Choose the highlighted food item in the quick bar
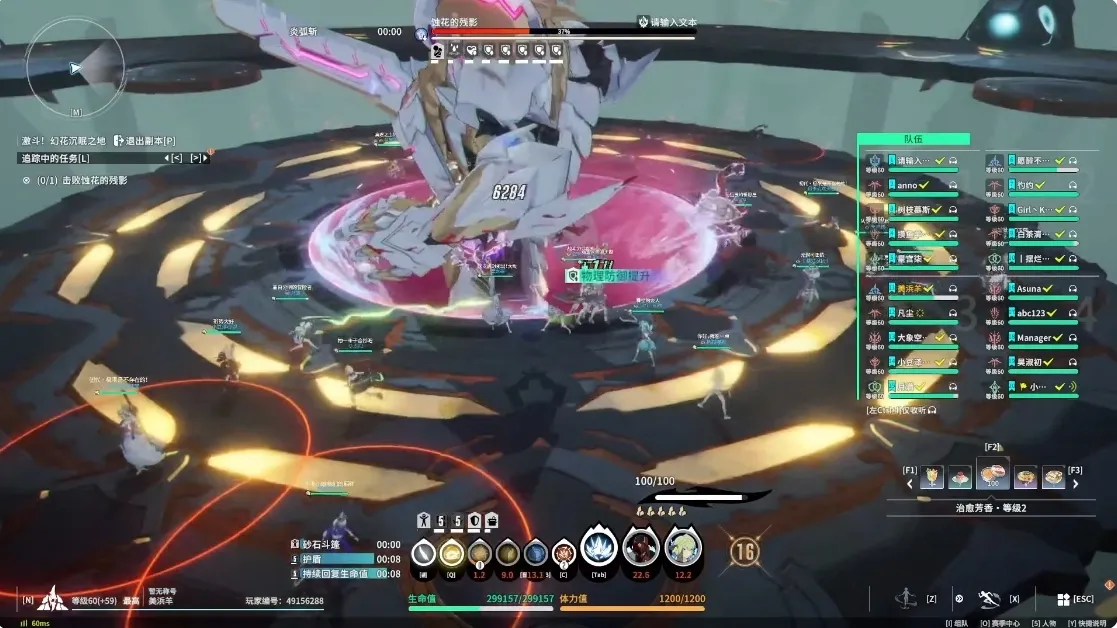This screenshot has width=1117, height=628. coord(993,477)
